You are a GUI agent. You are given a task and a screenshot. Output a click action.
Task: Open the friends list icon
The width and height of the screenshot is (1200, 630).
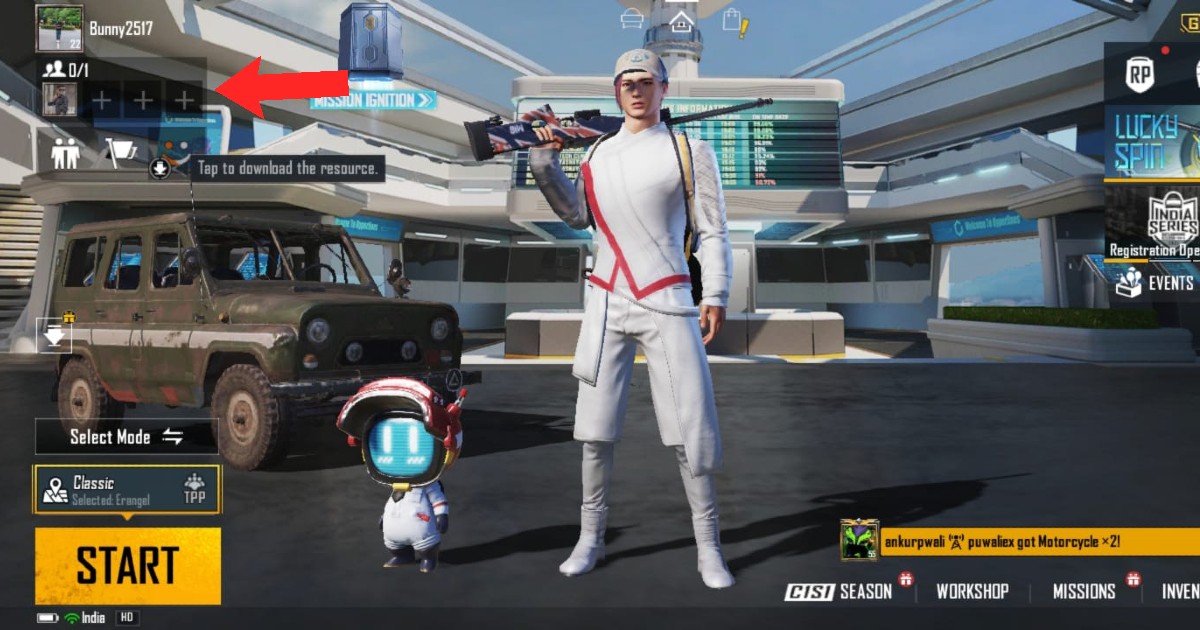66,154
